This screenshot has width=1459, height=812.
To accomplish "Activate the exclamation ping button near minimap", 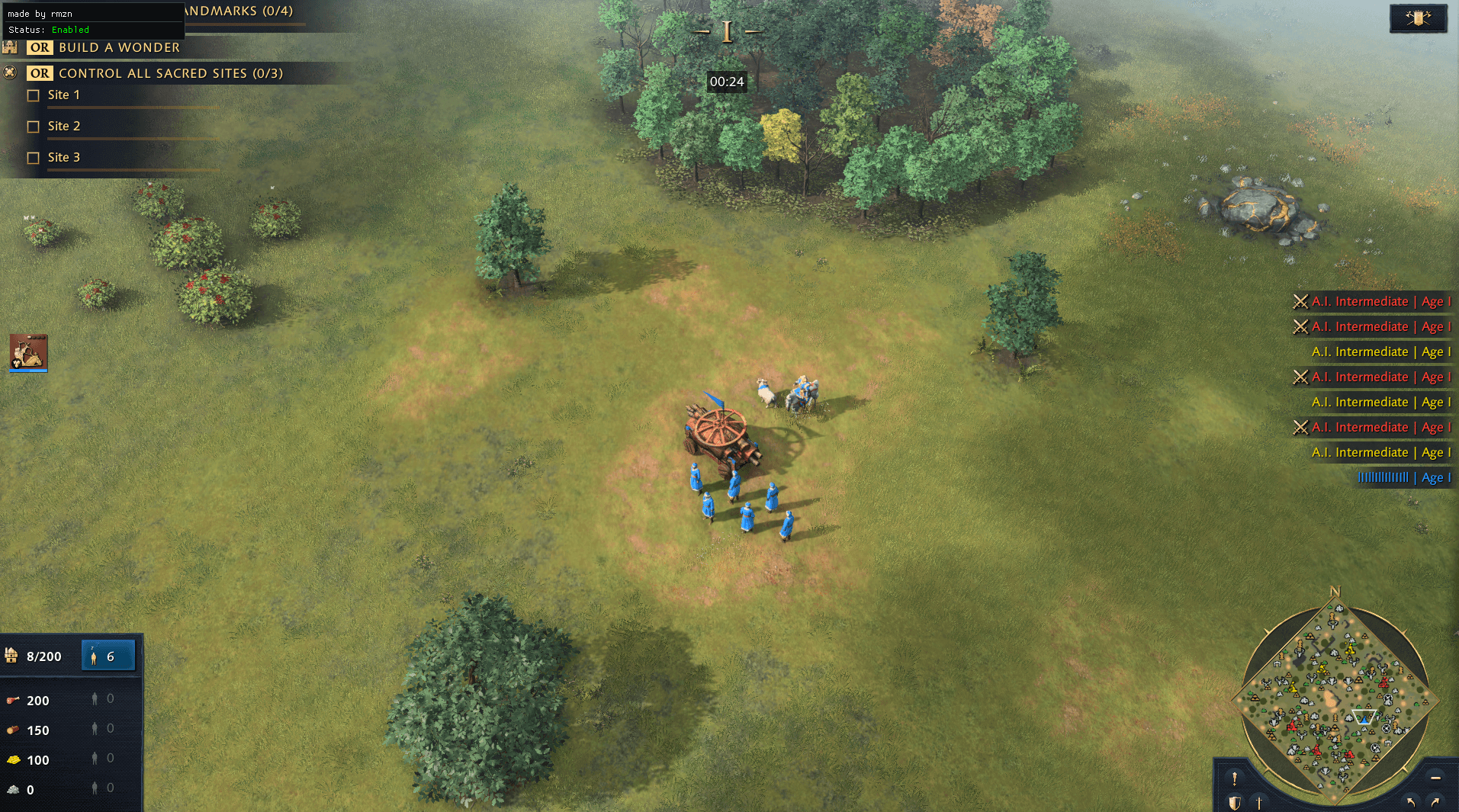I will (1234, 778).
